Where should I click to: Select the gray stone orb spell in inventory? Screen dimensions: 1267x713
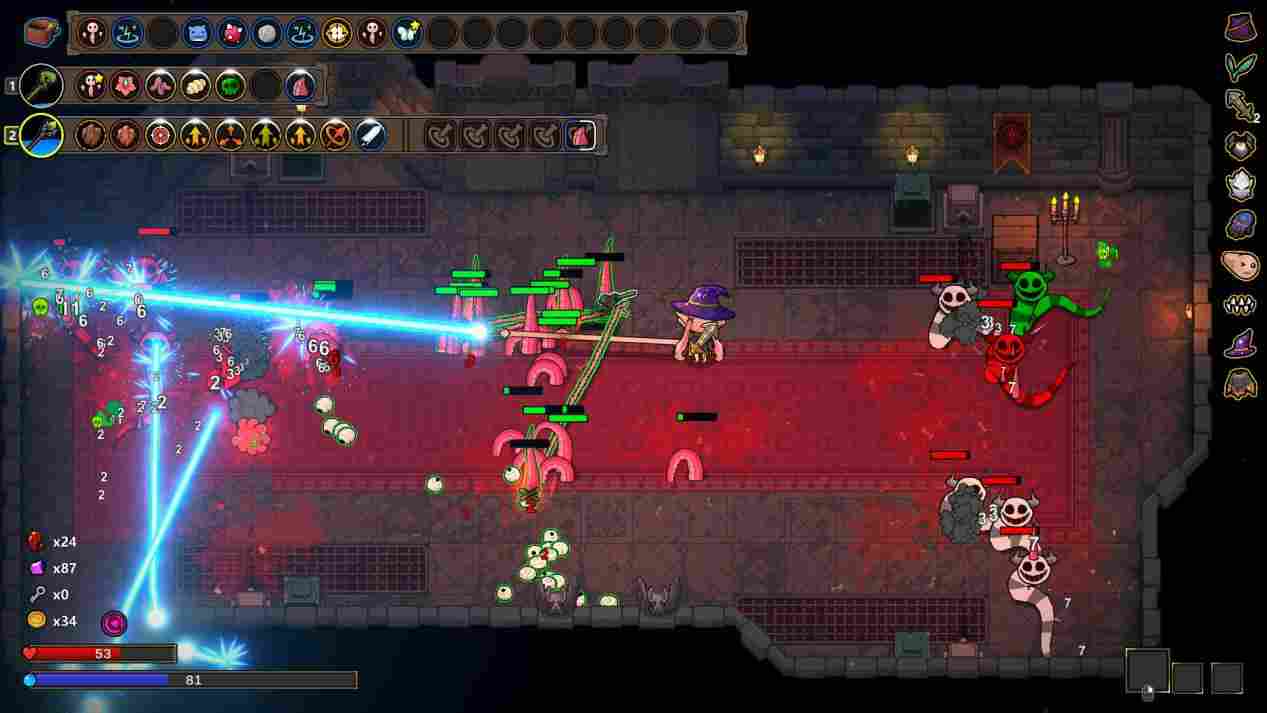pos(266,33)
